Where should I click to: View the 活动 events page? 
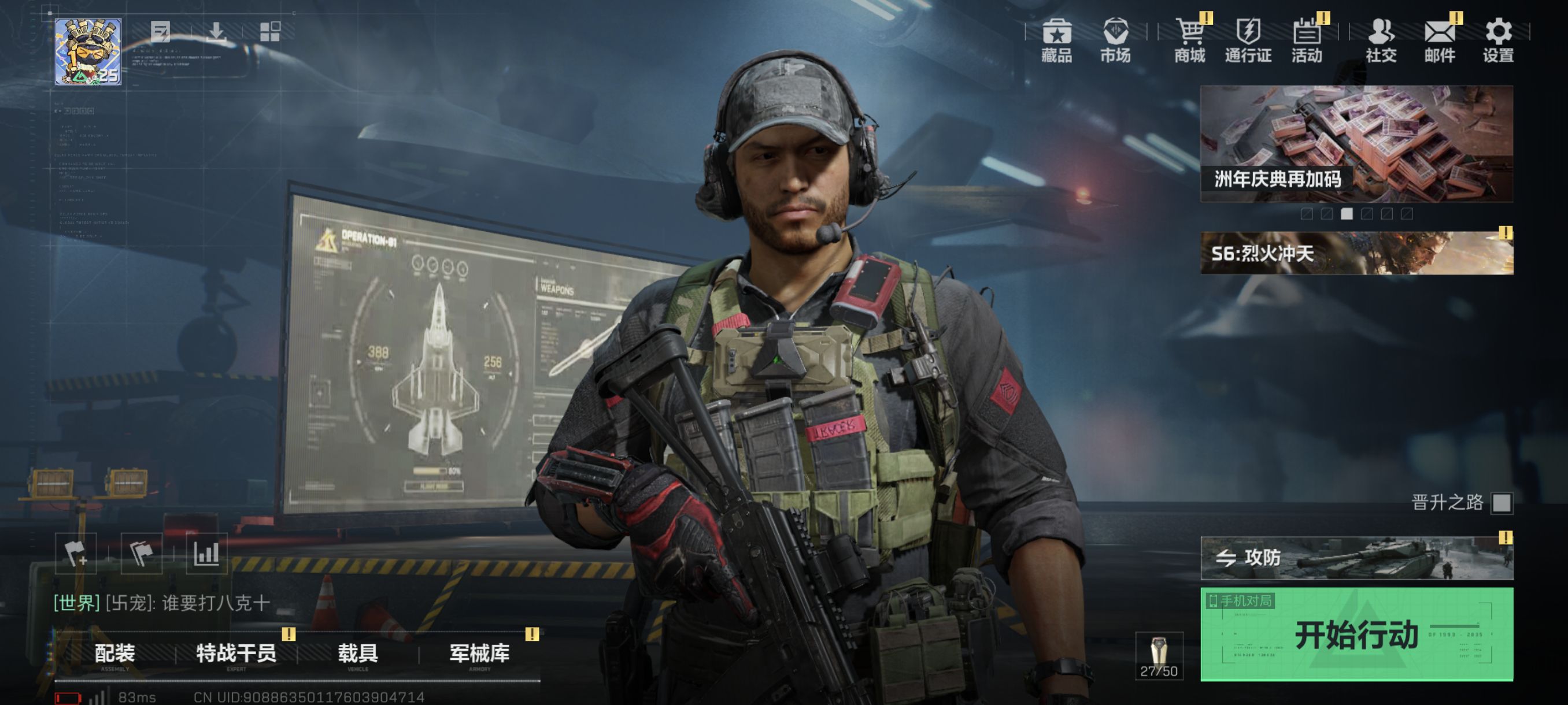click(1307, 40)
